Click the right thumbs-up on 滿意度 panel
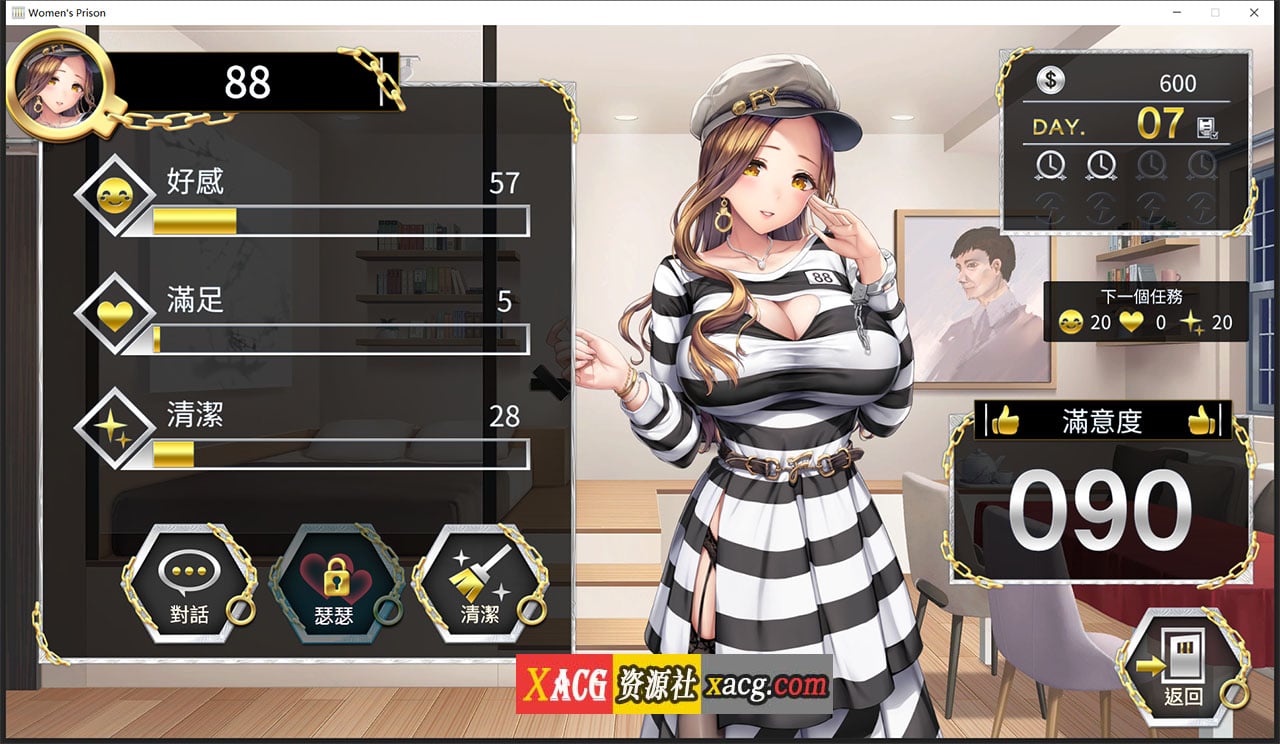This screenshot has width=1280, height=744. point(1203,420)
